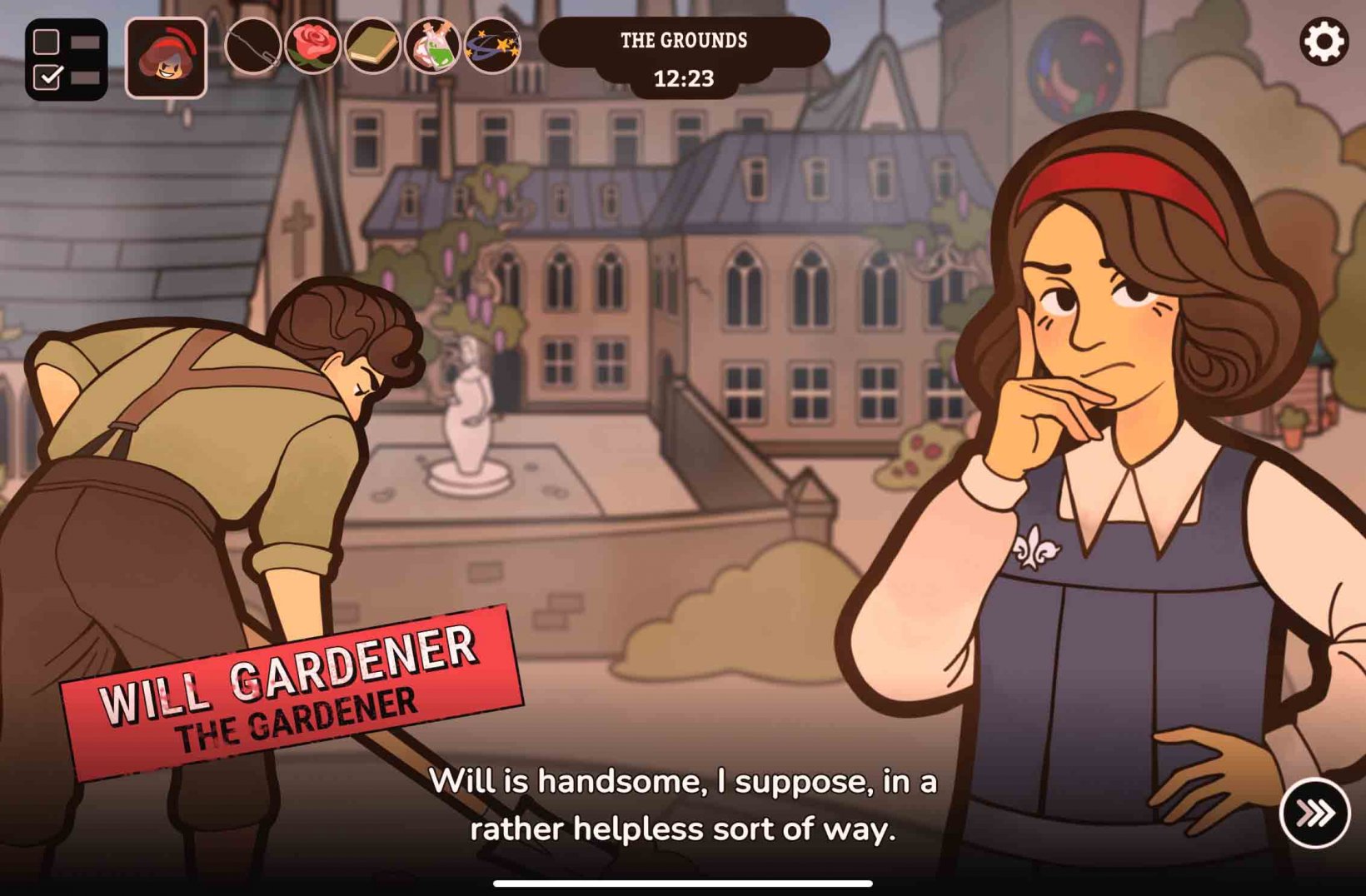This screenshot has height=896, width=1366.
Task: View the character portrait in the top bar
Action: 167,58
